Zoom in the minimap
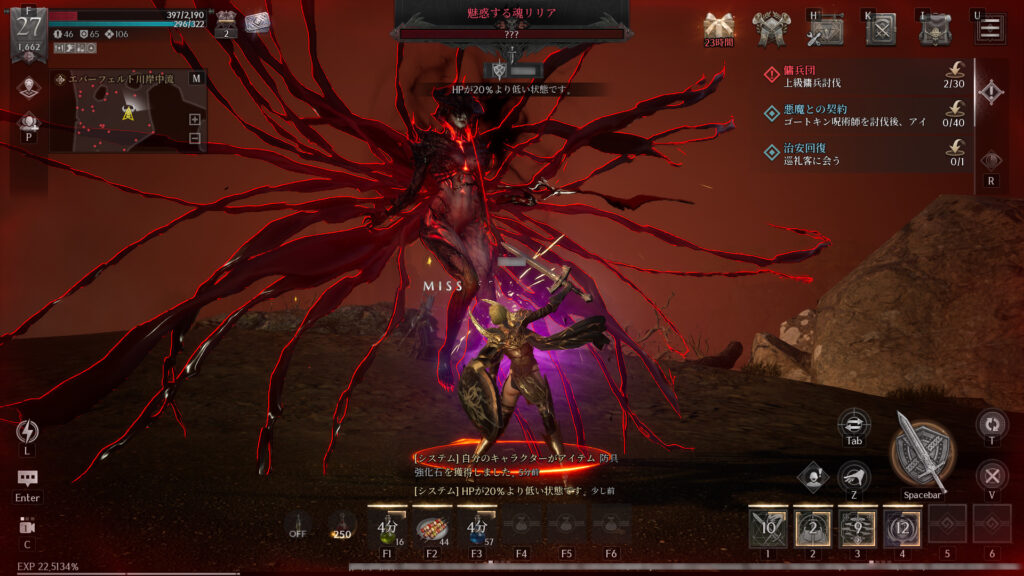This screenshot has height=576, width=1024. (194, 119)
